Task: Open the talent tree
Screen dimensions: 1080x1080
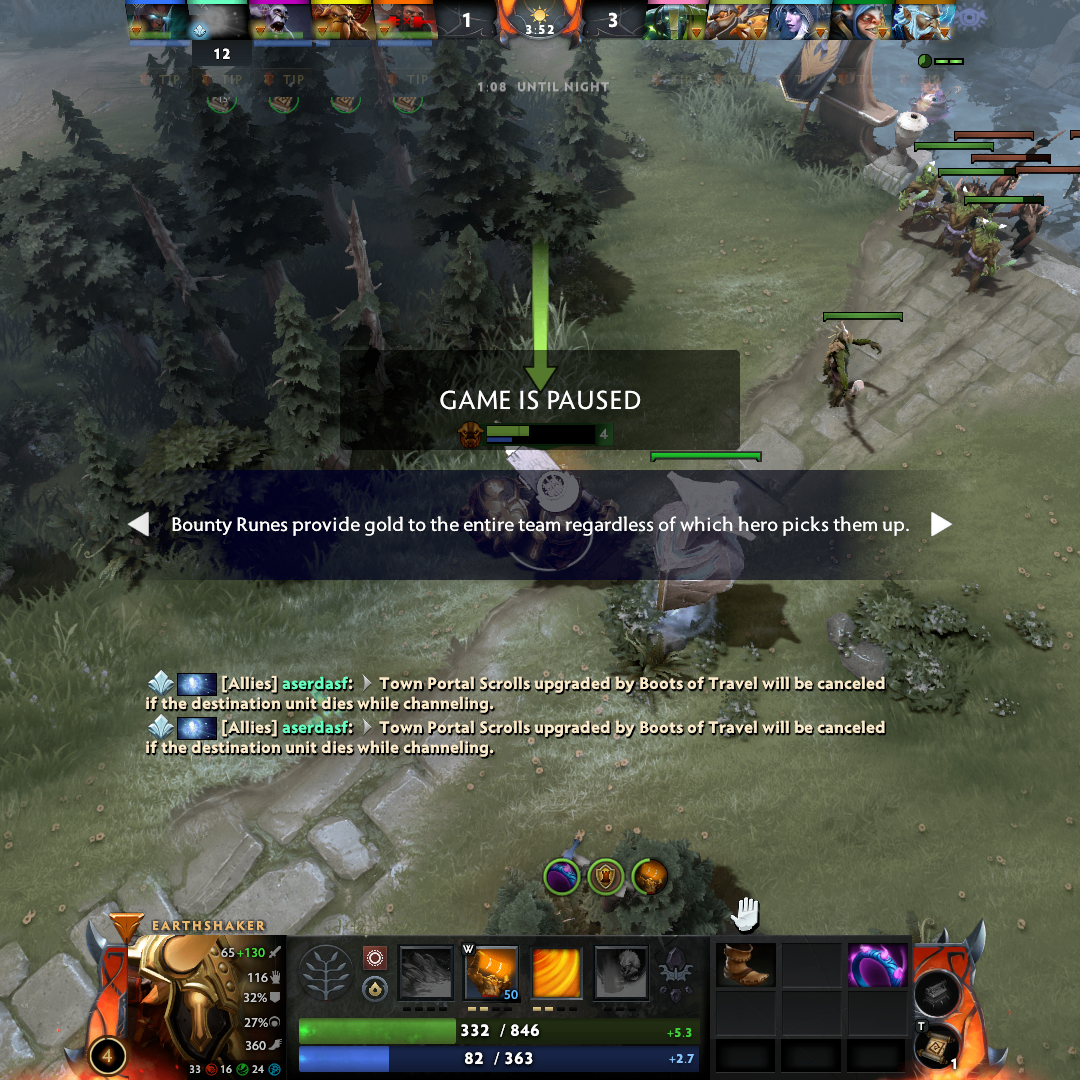Action: 326,973
